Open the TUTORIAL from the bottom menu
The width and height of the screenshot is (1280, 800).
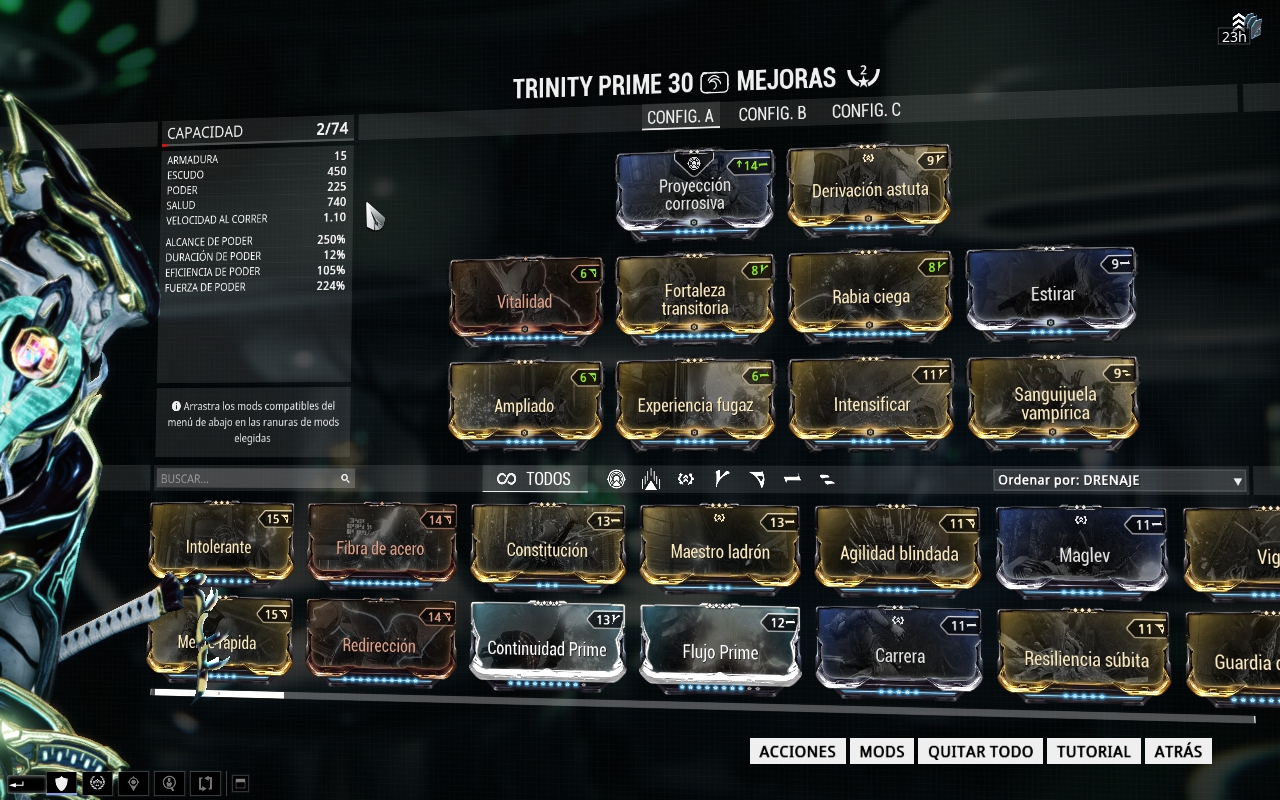point(1094,751)
